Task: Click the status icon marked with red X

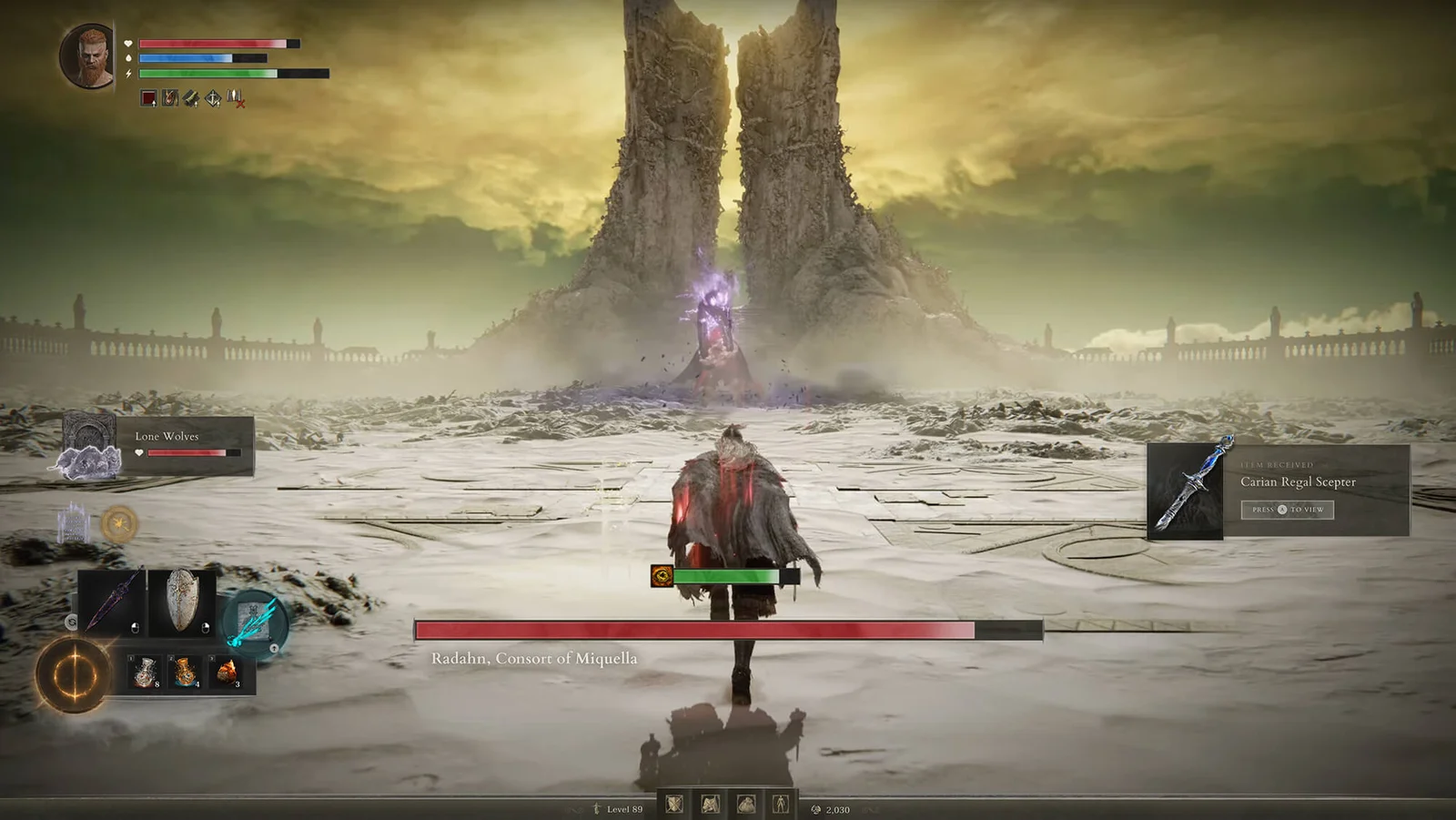Action: [235, 97]
